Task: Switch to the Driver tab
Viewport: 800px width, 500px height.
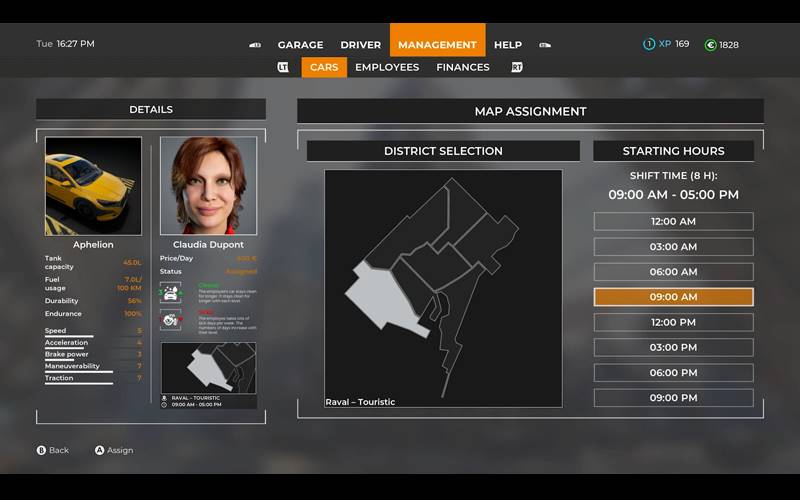Action: coord(360,45)
